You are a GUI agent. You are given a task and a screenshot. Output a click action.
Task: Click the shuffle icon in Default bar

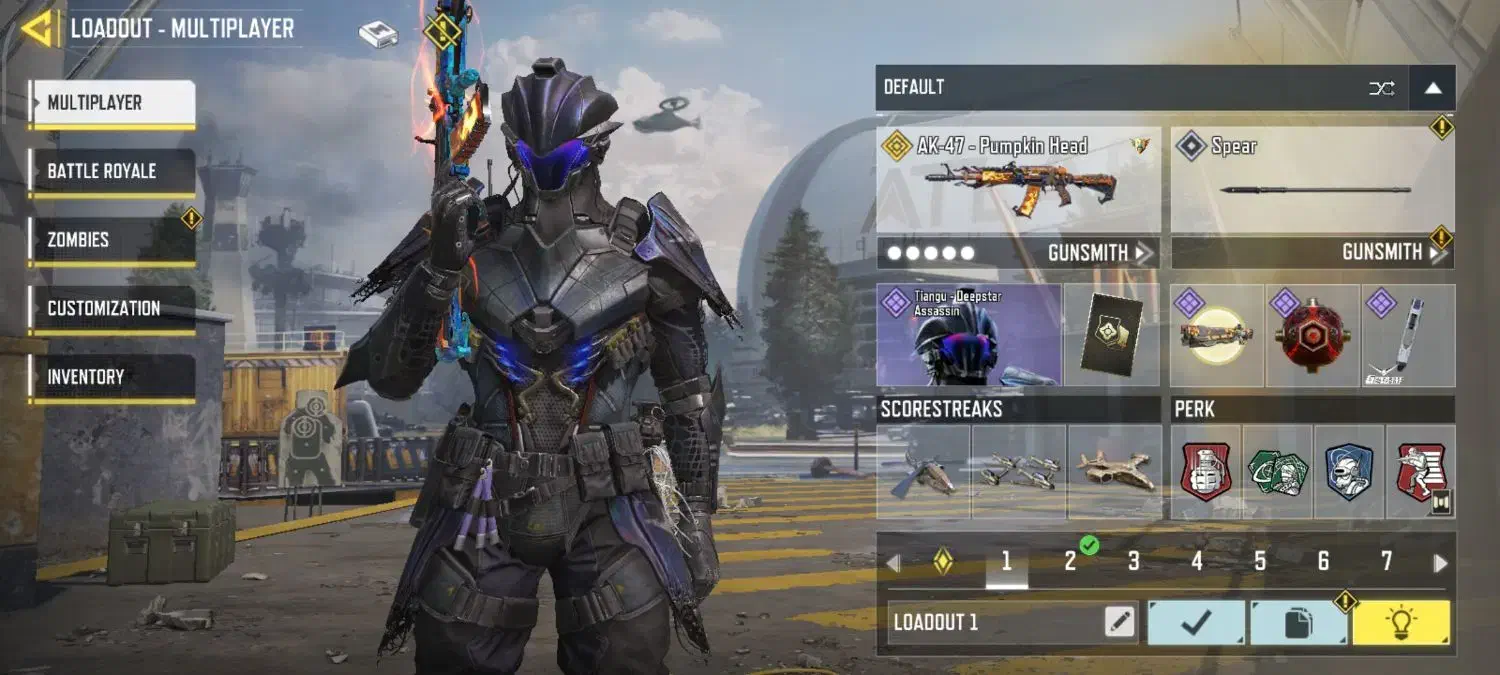(1382, 88)
